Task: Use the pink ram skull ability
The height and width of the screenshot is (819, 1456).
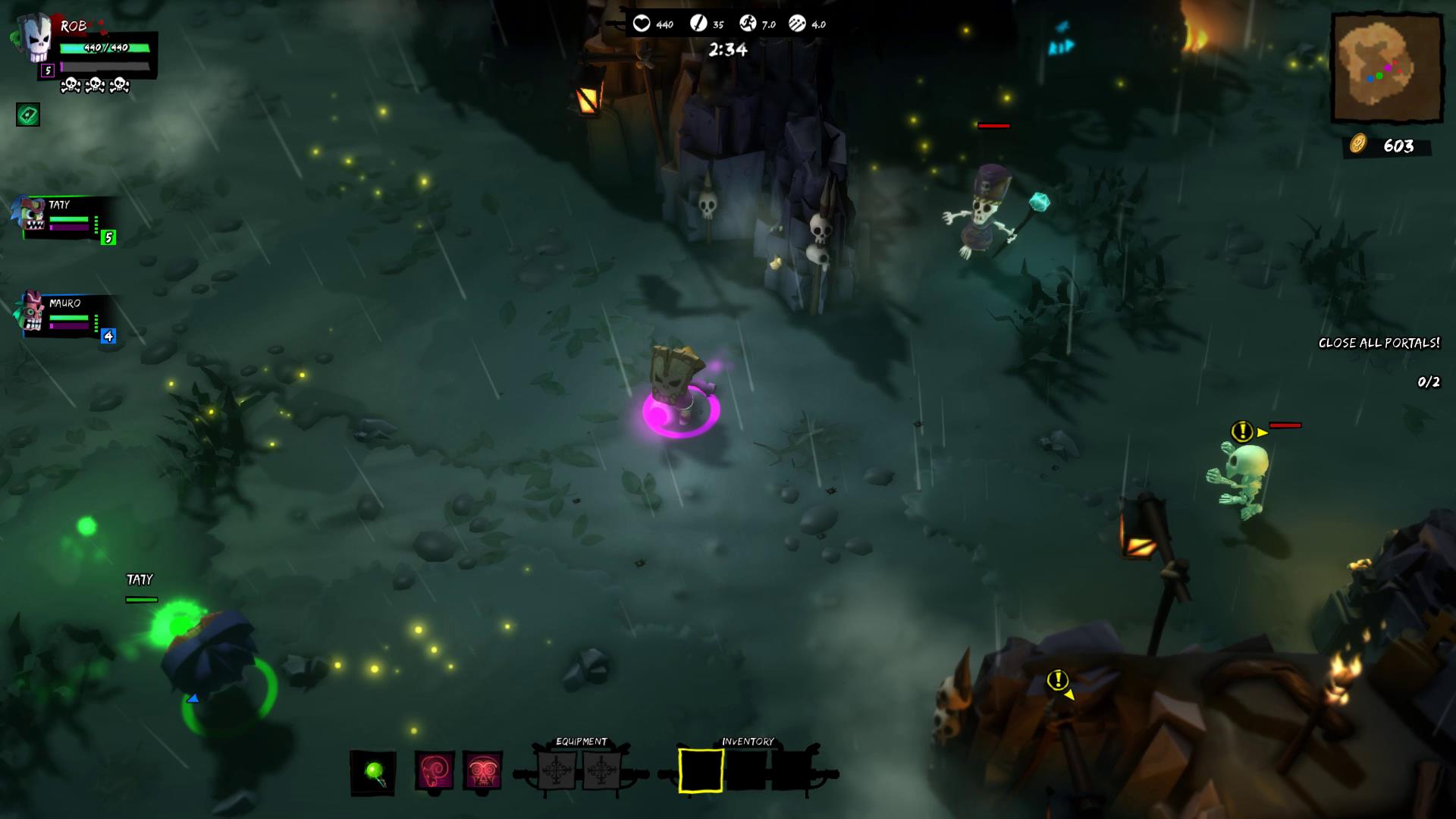Action: point(435,771)
